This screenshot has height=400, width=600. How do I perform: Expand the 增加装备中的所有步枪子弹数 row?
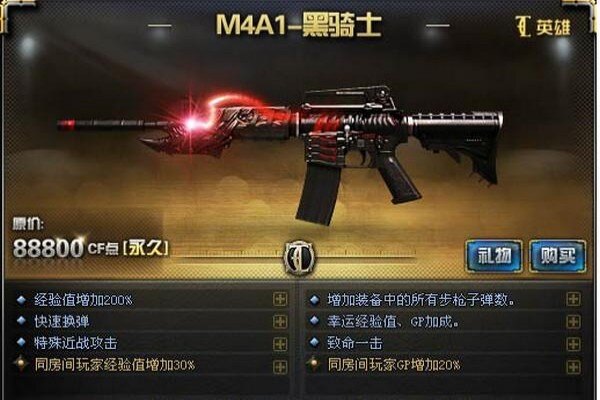tap(573, 300)
